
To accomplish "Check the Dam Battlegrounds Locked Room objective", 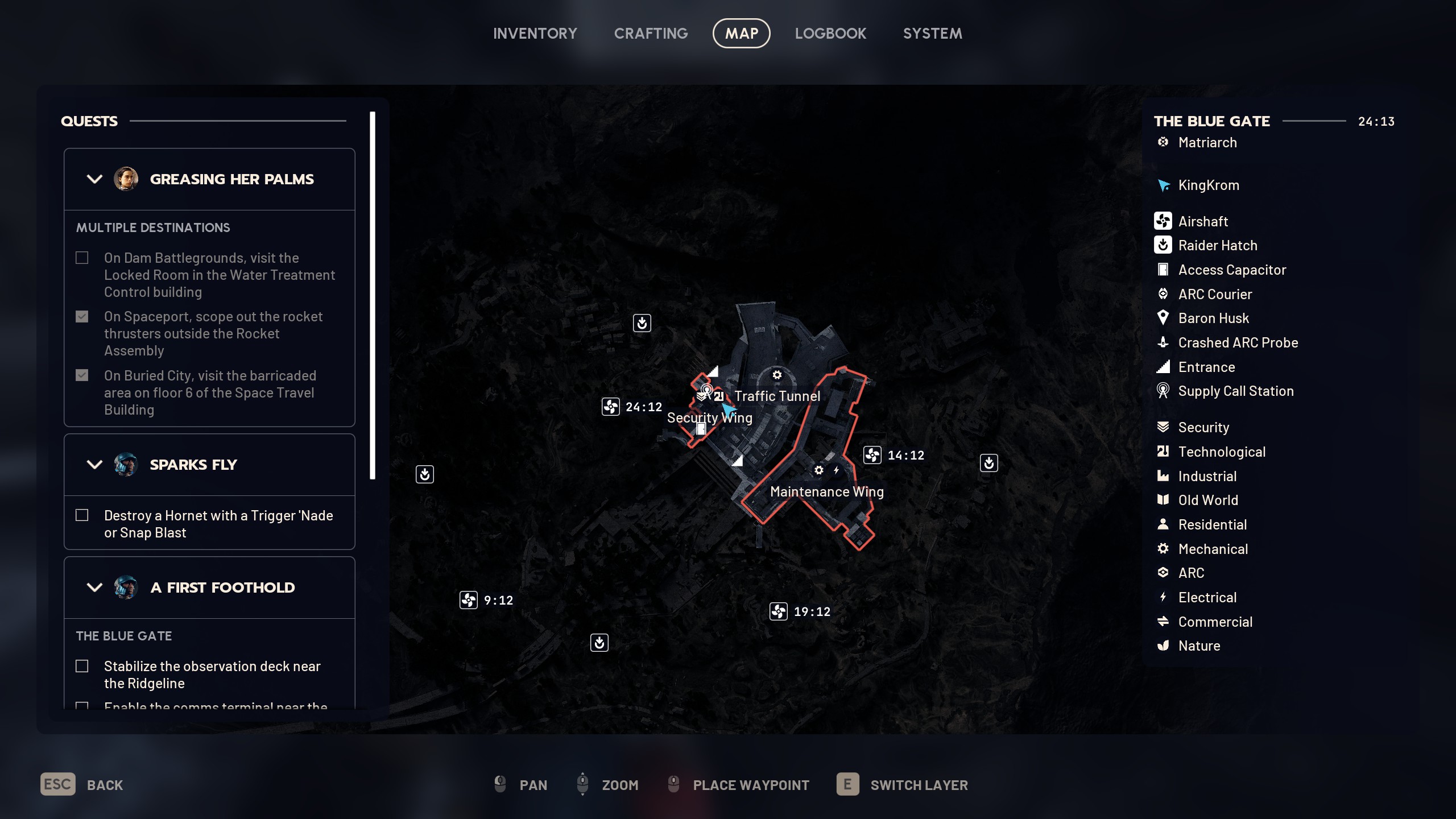I will [82, 258].
